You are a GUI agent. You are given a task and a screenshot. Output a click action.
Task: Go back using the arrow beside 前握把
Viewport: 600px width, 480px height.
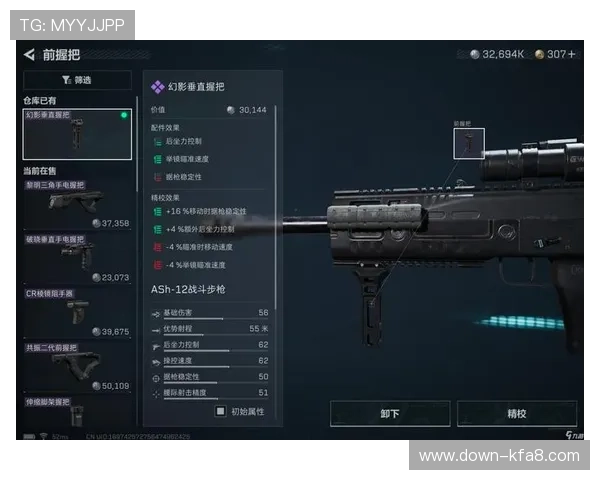(29, 55)
